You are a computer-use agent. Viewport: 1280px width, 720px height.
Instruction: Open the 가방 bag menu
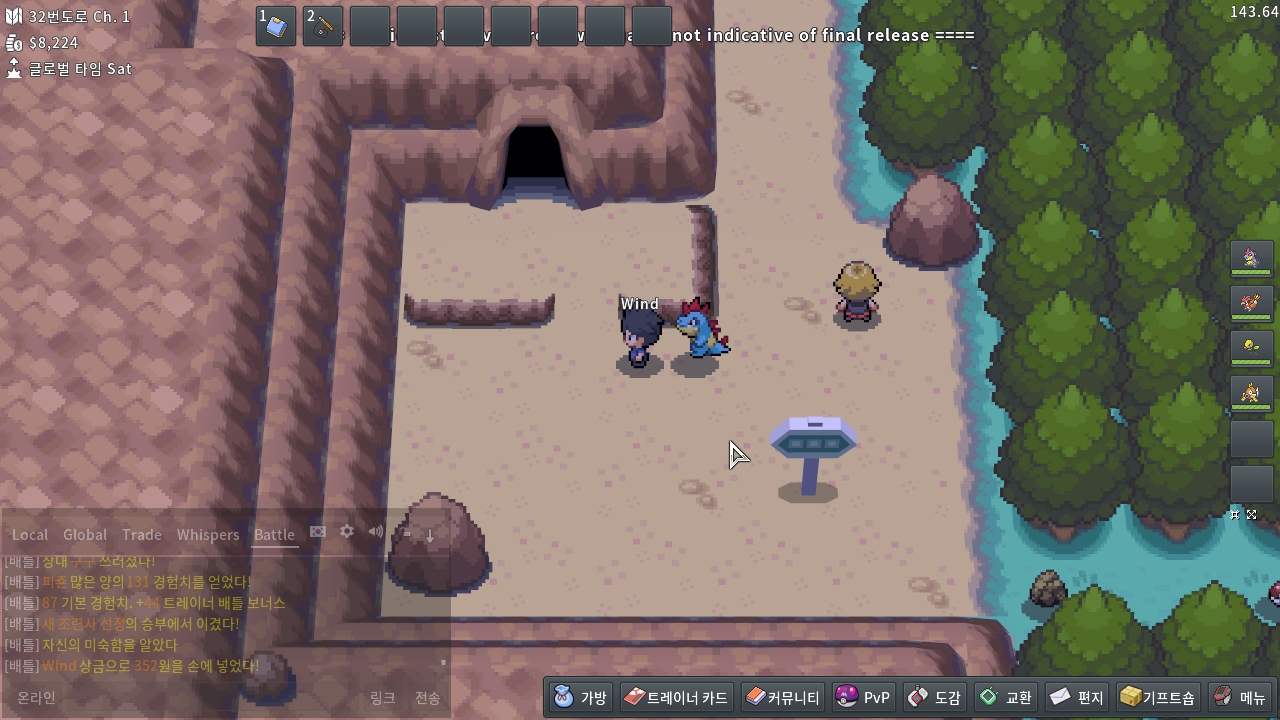(581, 697)
